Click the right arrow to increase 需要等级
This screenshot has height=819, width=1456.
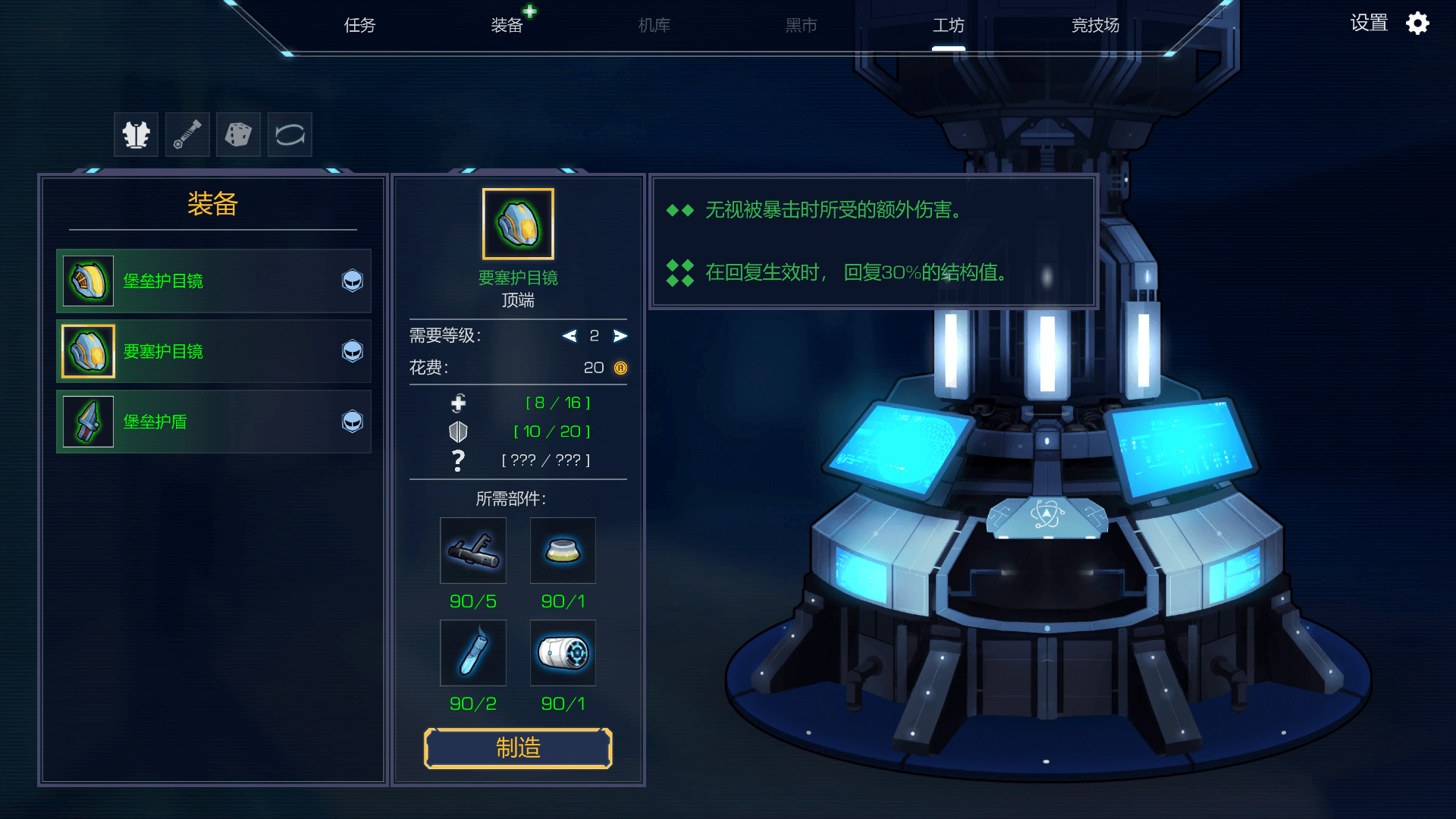(x=620, y=336)
